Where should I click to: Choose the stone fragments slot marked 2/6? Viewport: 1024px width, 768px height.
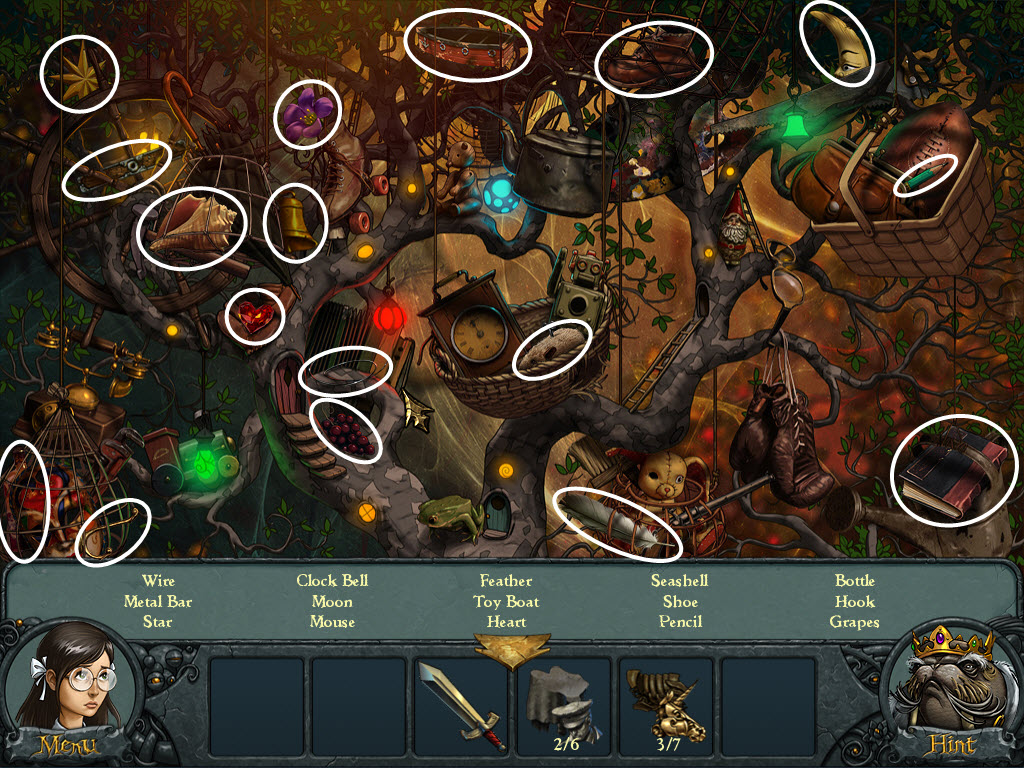click(563, 704)
